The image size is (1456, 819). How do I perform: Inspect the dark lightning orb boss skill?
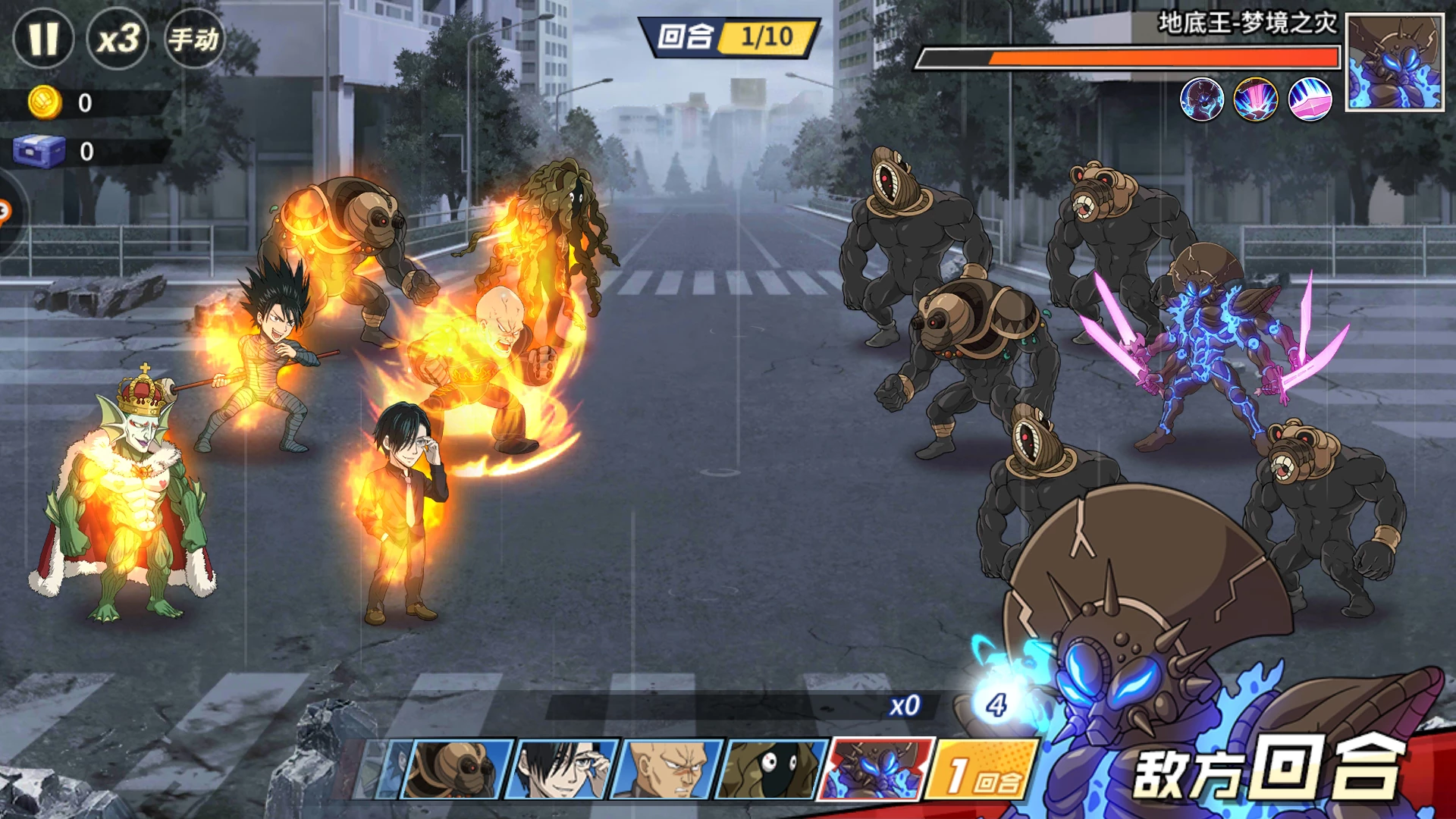pyautogui.click(x=1202, y=99)
